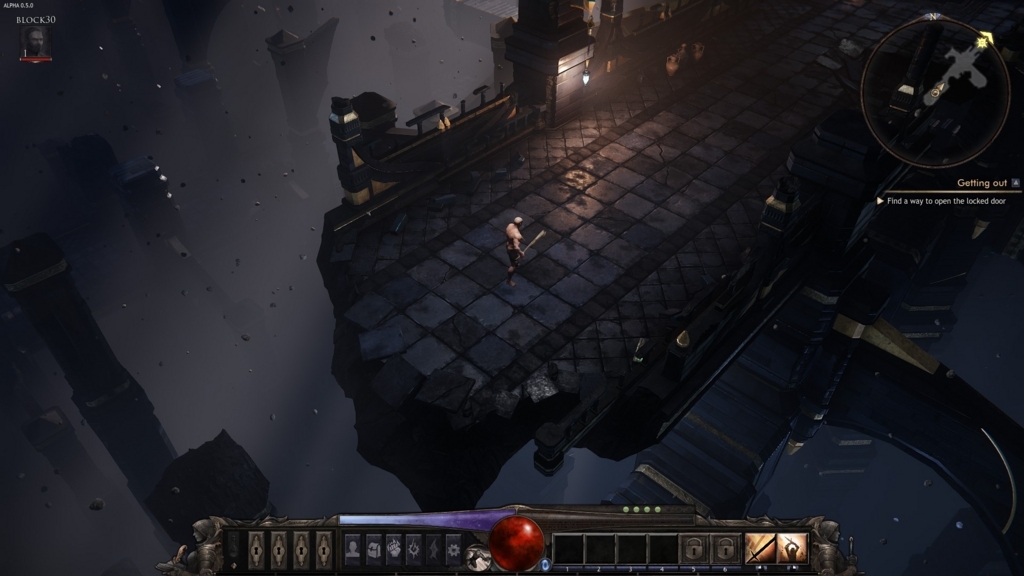Screen dimensions: 1024x576
Task: Activate the raised-arm warrior skill
Action: [792, 548]
